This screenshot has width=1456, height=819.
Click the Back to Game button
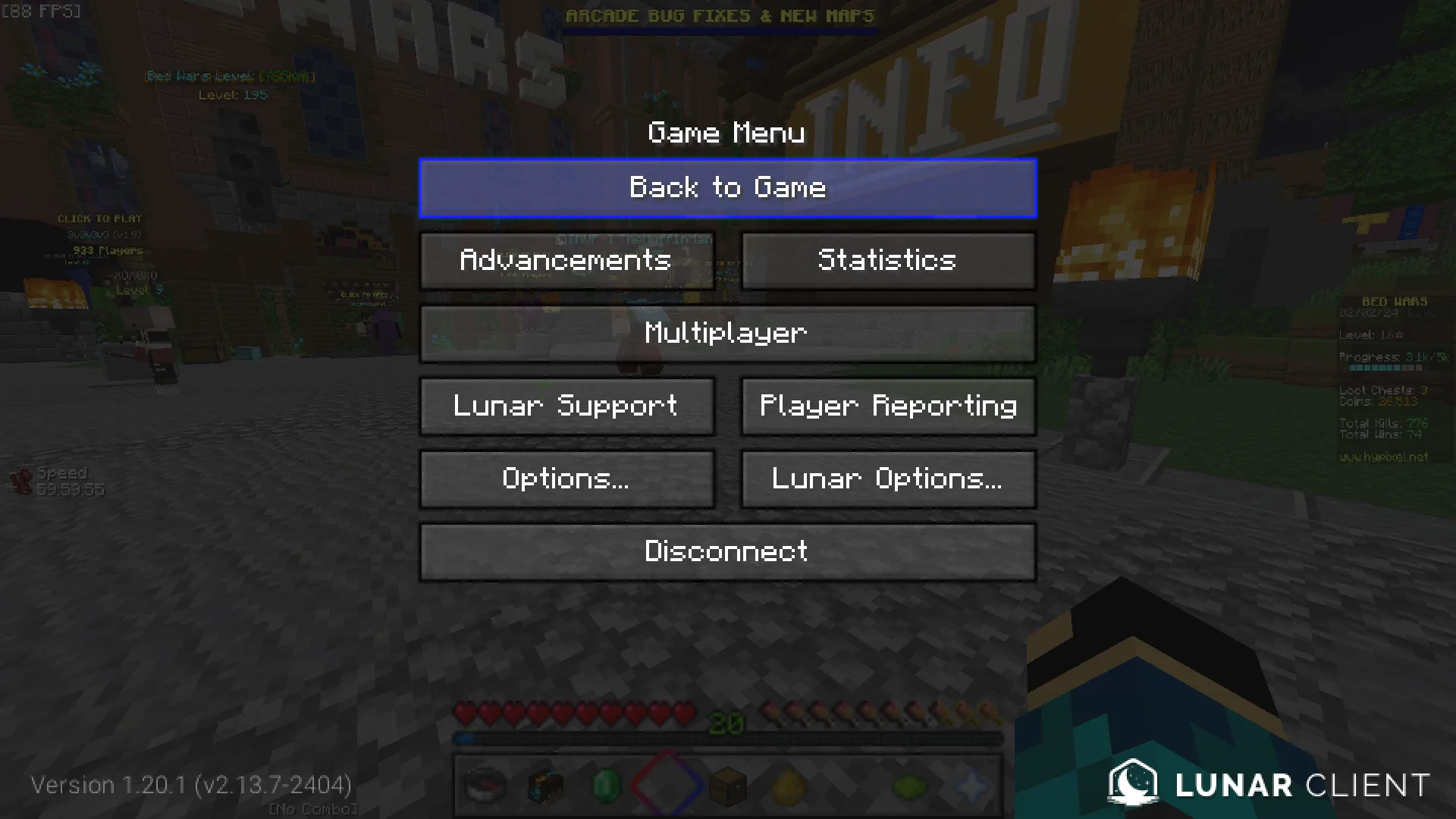[727, 188]
